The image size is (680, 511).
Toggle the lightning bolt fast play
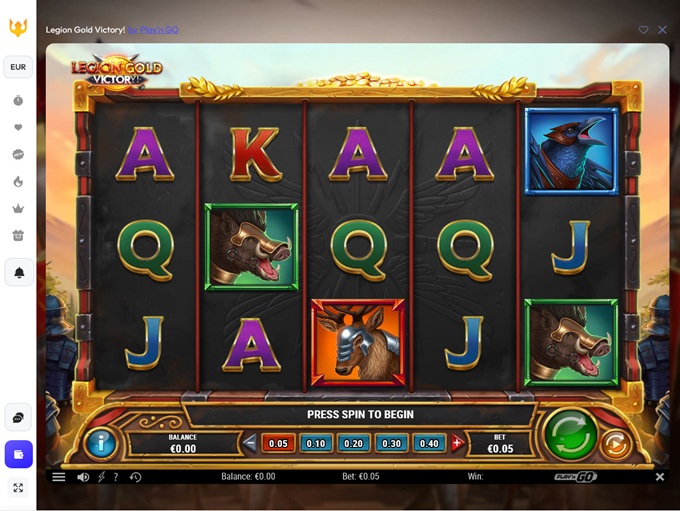click(x=101, y=477)
